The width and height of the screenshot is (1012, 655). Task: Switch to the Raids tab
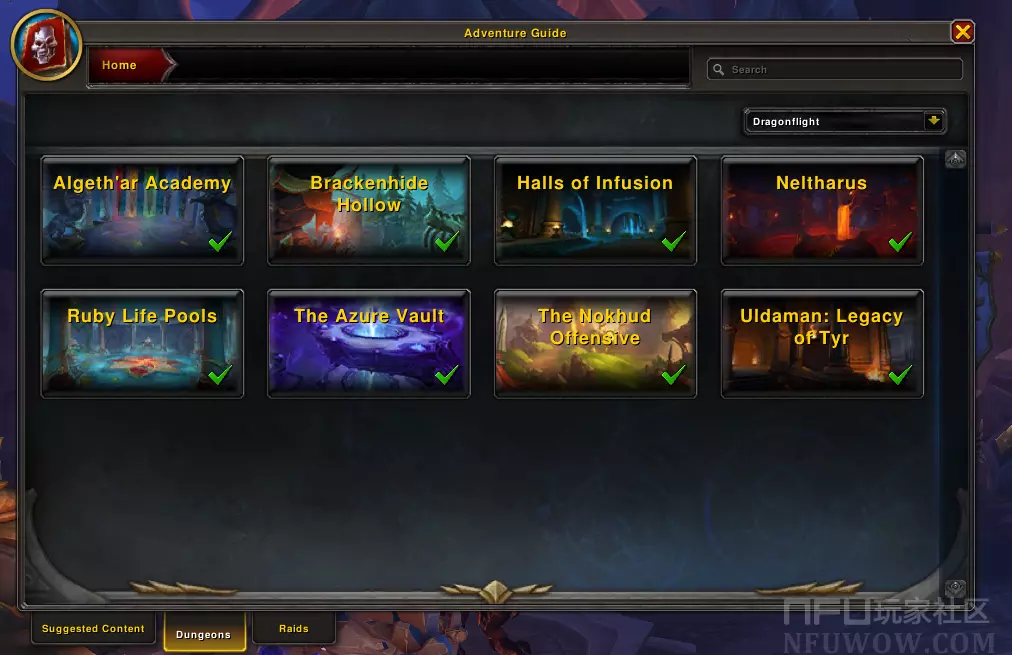pos(293,629)
